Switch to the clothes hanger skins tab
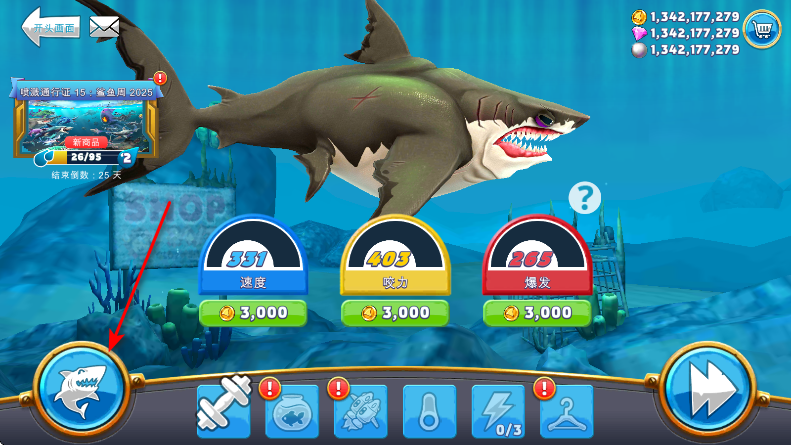The image size is (791, 445). click(x=566, y=410)
